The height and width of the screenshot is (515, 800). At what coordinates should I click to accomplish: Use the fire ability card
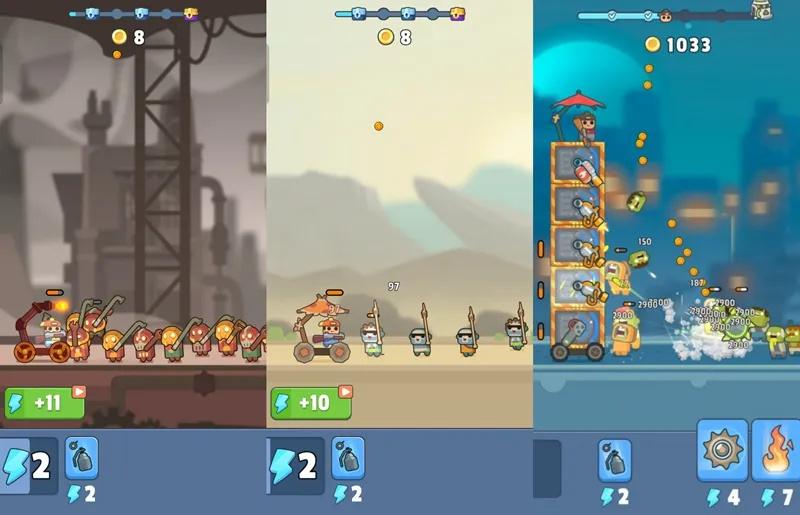click(776, 452)
